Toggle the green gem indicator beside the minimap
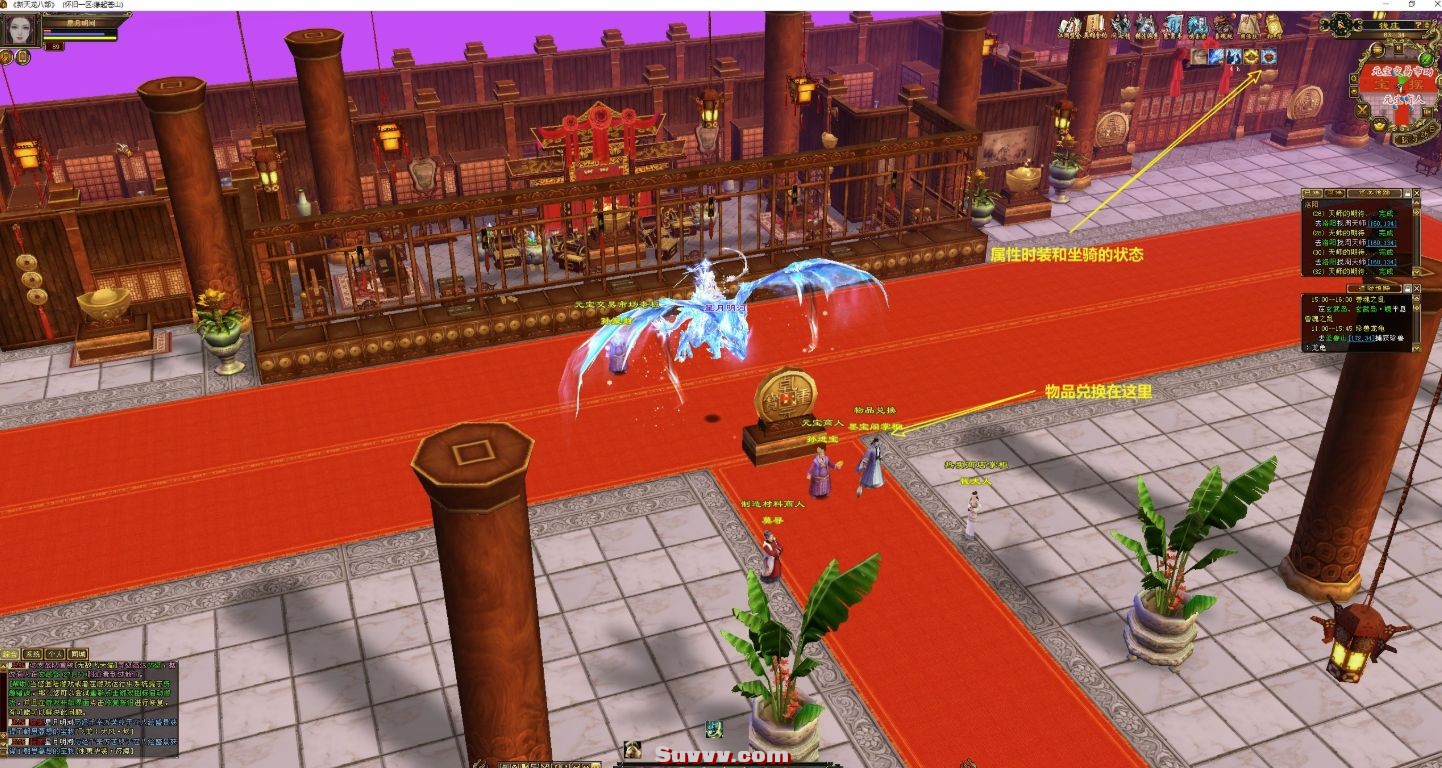This screenshot has height=768, width=1442. click(x=1424, y=58)
